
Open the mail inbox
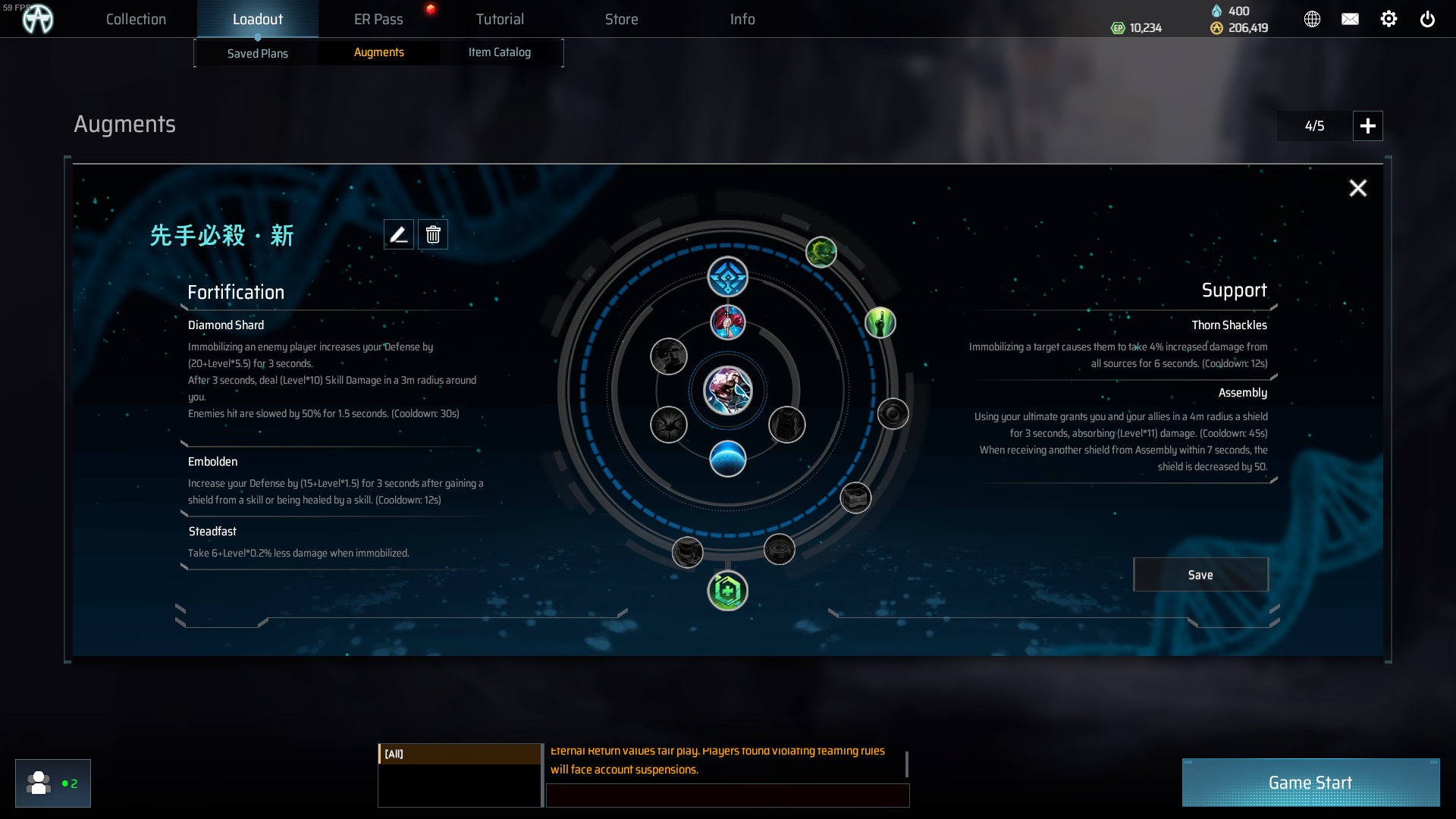[x=1350, y=20]
